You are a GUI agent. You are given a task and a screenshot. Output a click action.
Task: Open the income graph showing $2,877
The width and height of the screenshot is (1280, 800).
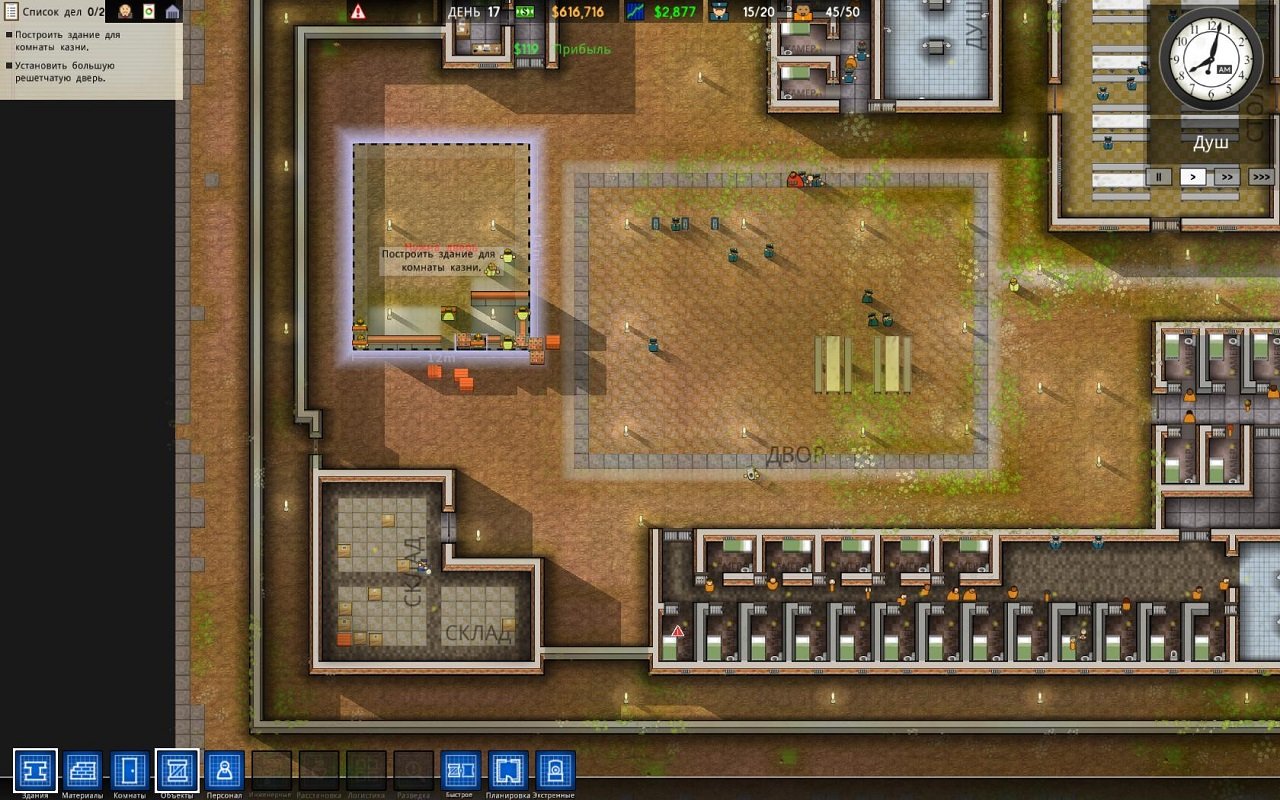pyautogui.click(x=633, y=13)
